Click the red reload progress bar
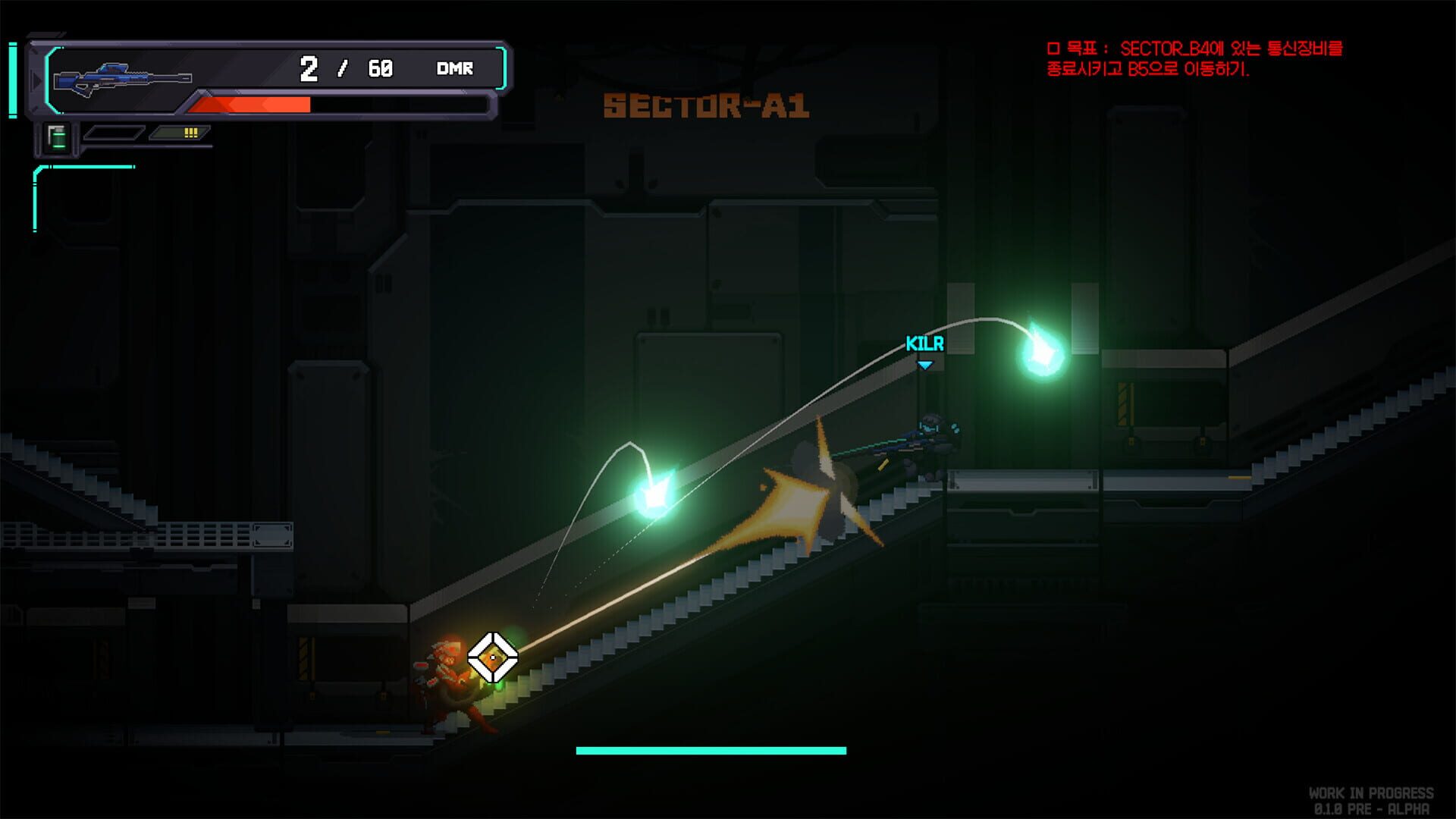Viewport: 1456px width, 819px height. [250, 102]
